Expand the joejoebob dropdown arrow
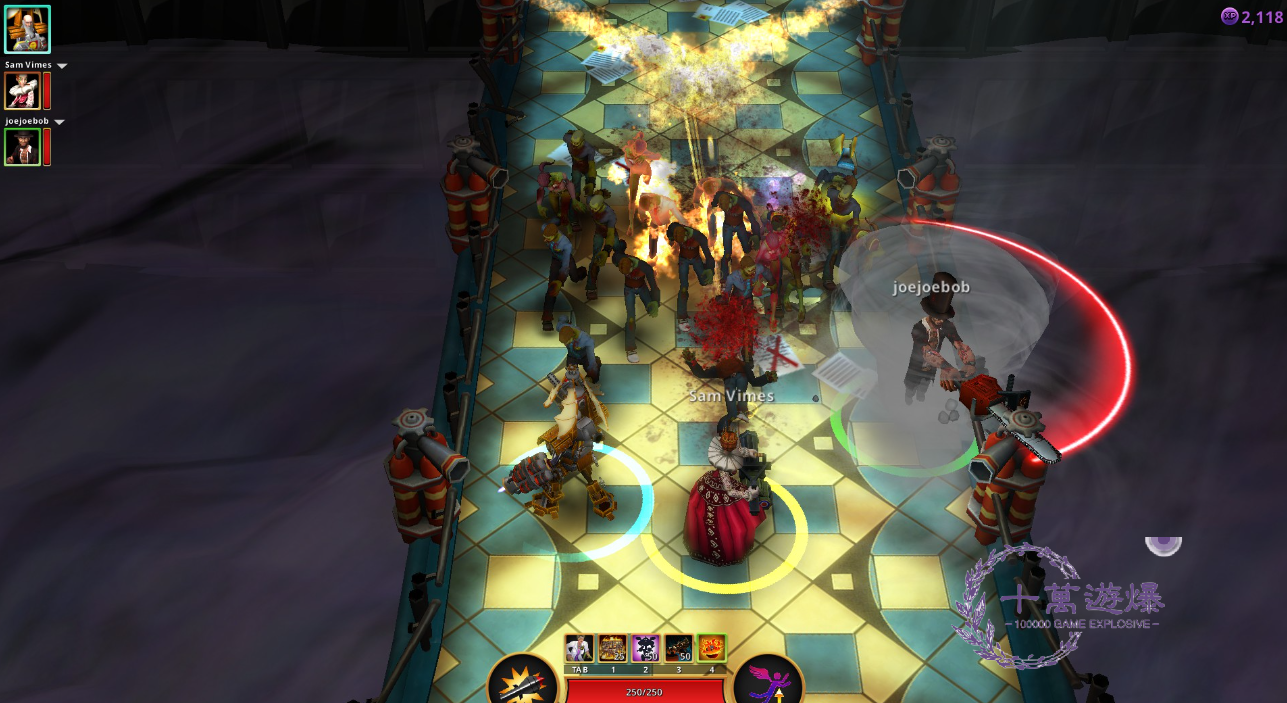The image size is (1287, 703). pyautogui.click(x=59, y=122)
